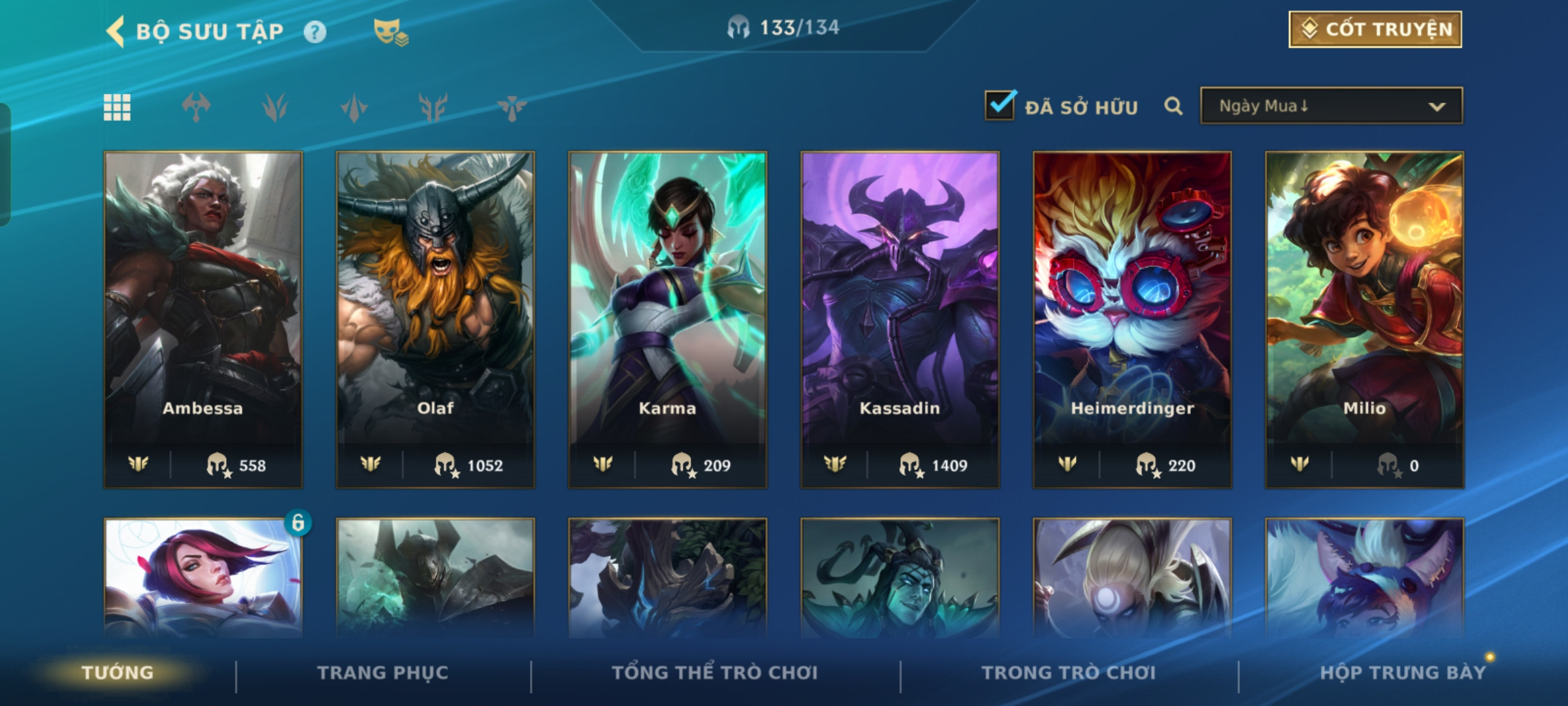This screenshot has height=706, width=1568.
Task: Choose the Milio champion card
Action: click(1364, 319)
